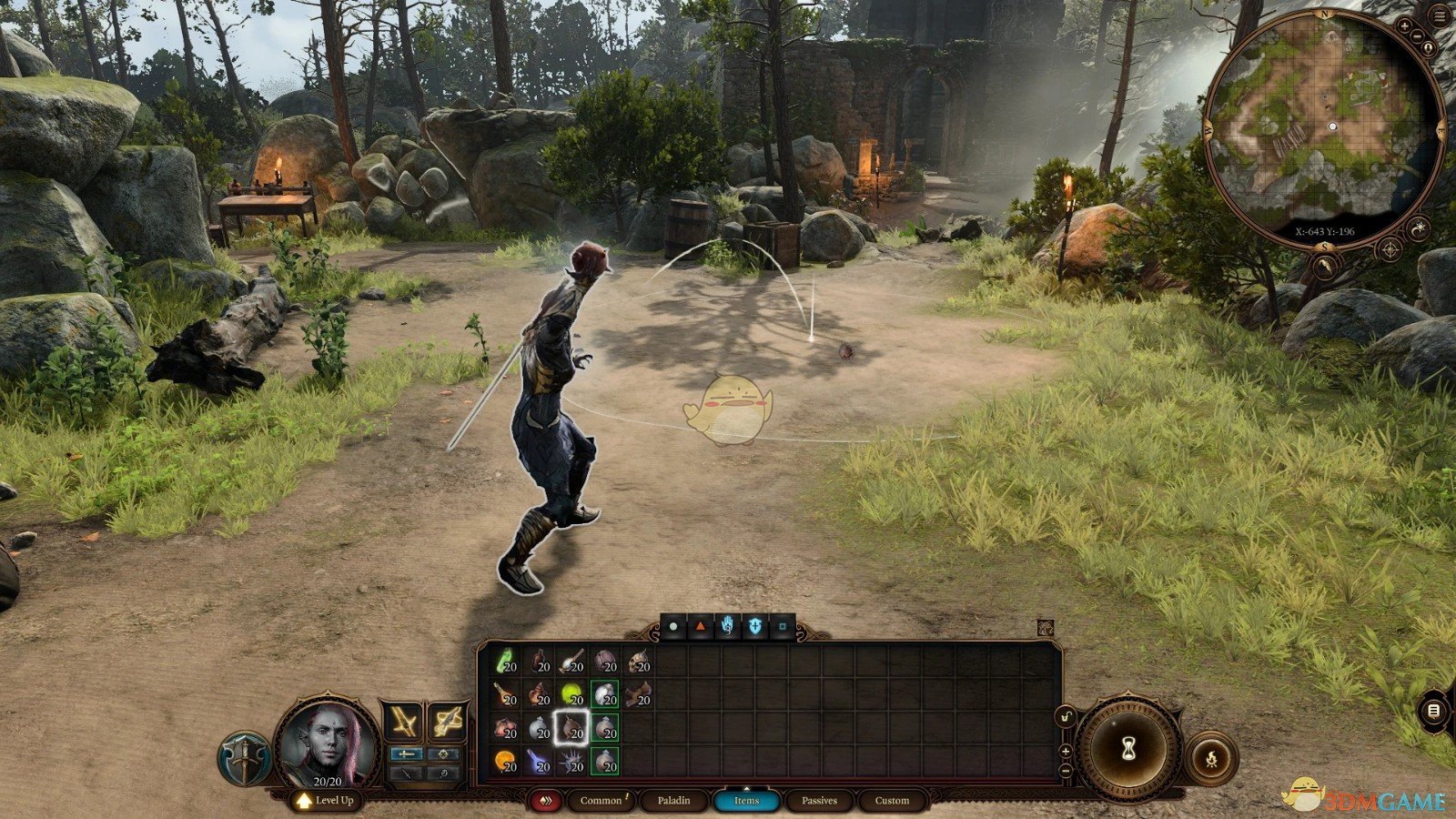This screenshot has width=1456, height=819.
Task: Select the orange glowing orb item
Action: click(506, 761)
